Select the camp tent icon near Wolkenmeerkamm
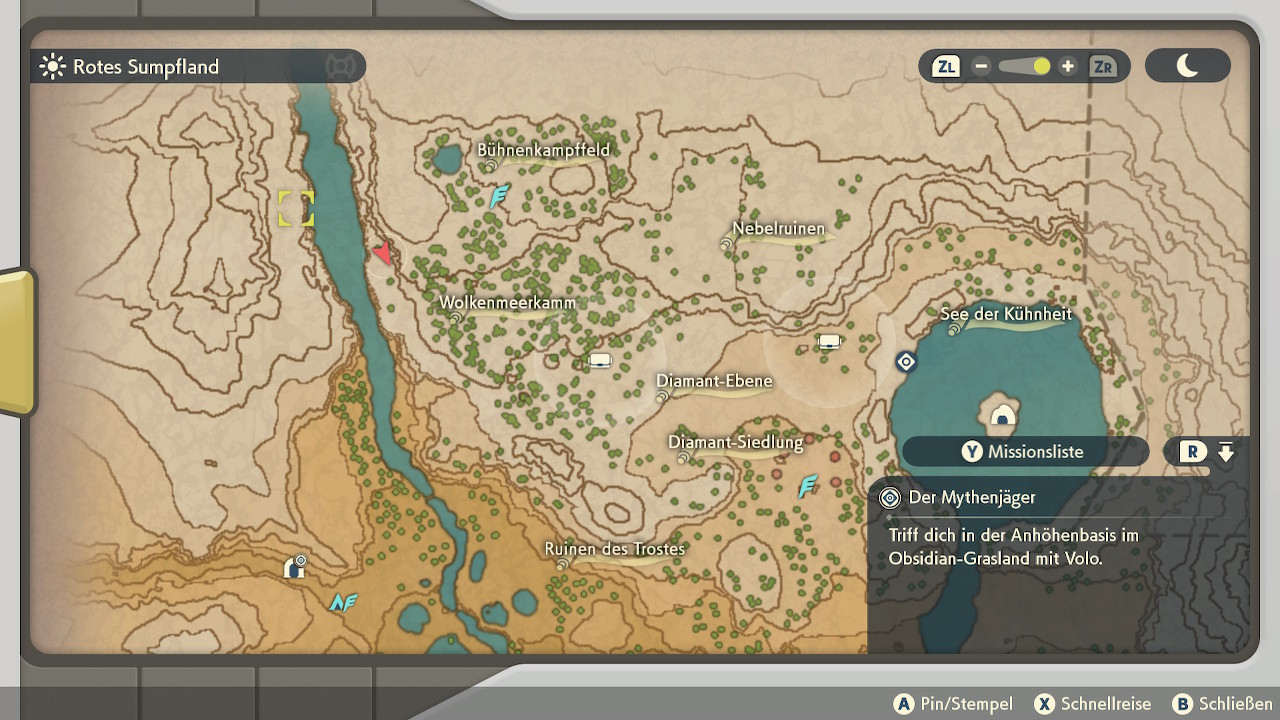 point(600,360)
